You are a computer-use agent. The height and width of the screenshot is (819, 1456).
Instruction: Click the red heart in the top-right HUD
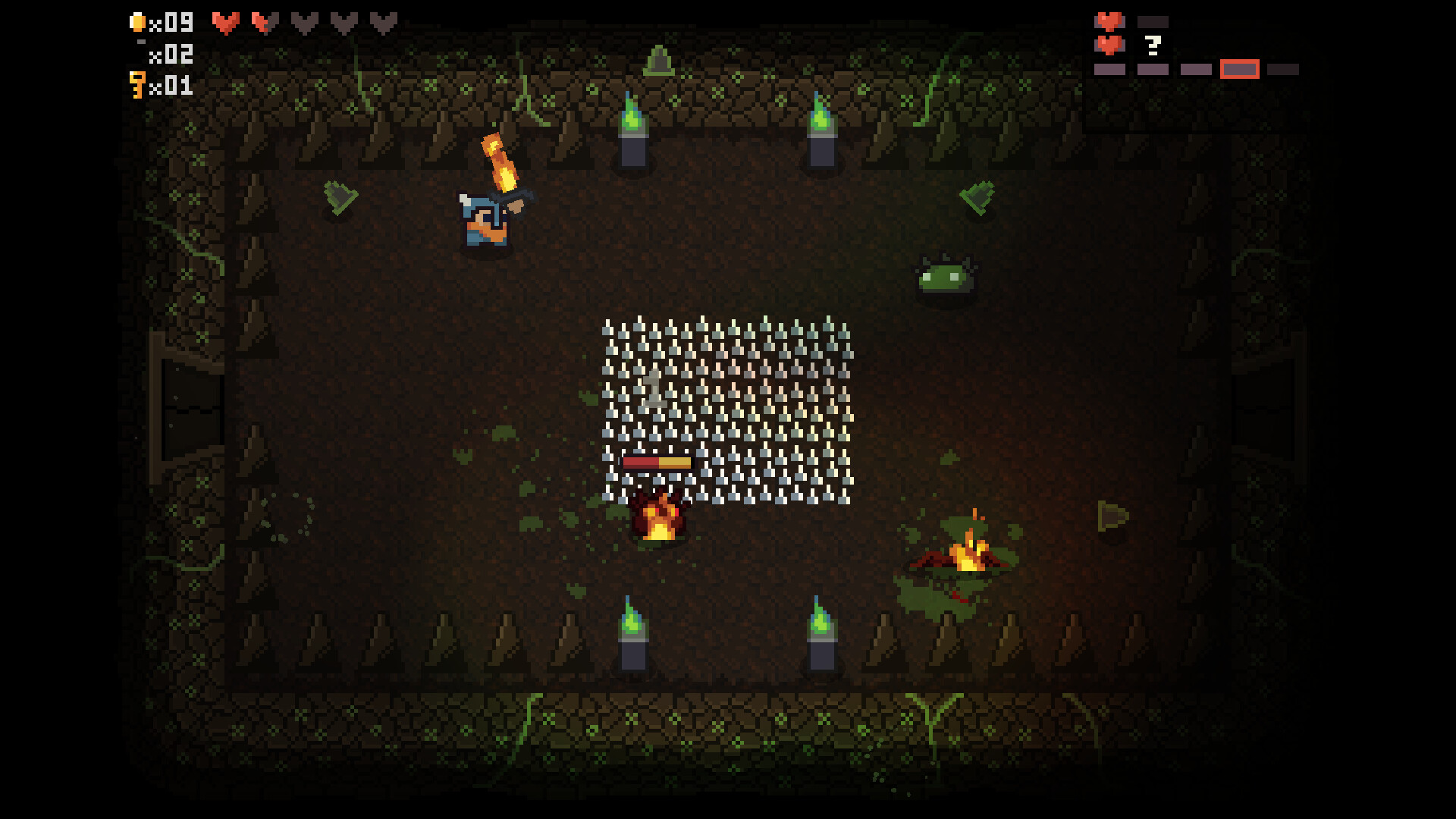[1109, 21]
